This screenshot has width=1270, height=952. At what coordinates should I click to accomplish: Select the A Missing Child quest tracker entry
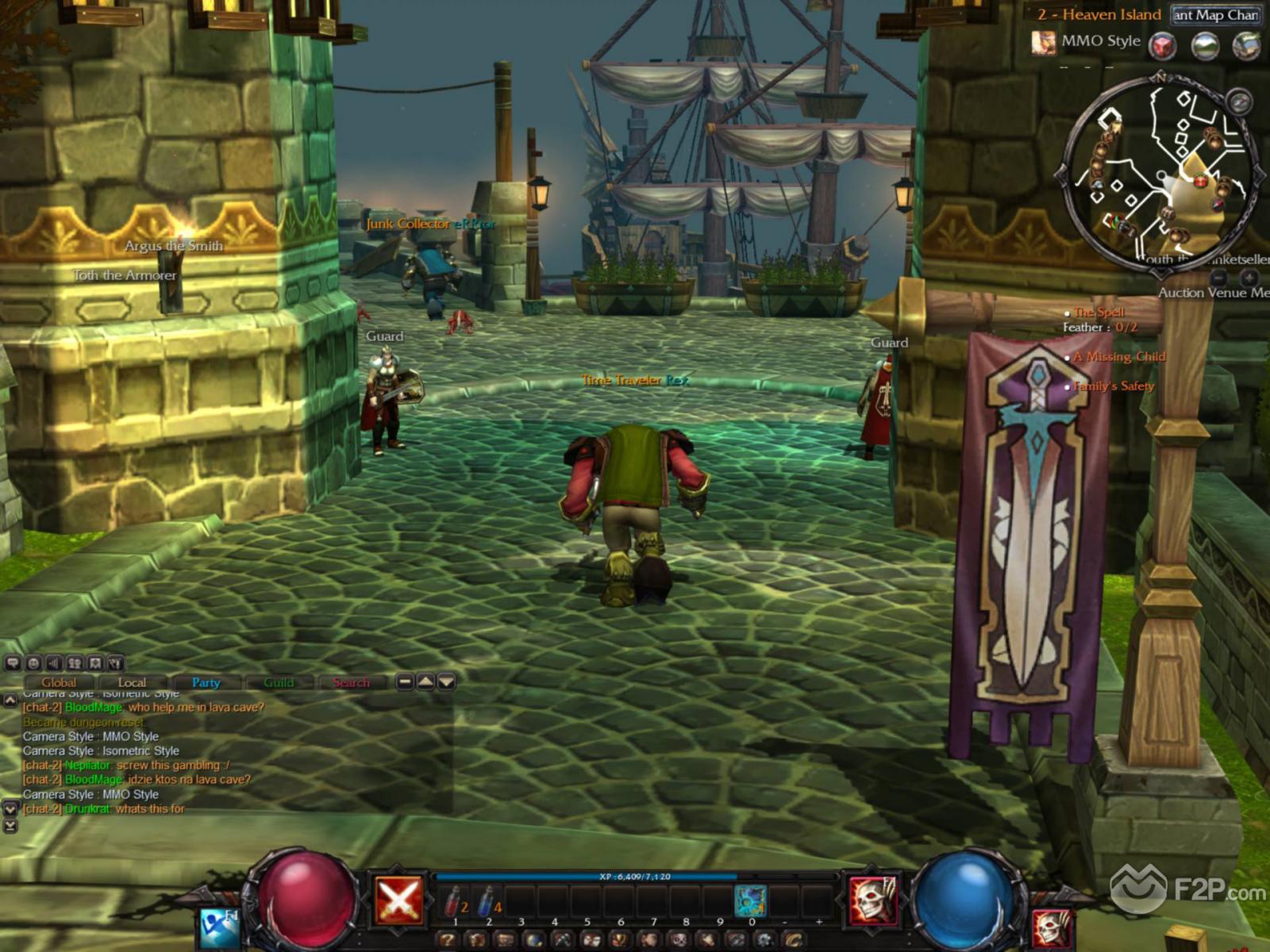1119,357
